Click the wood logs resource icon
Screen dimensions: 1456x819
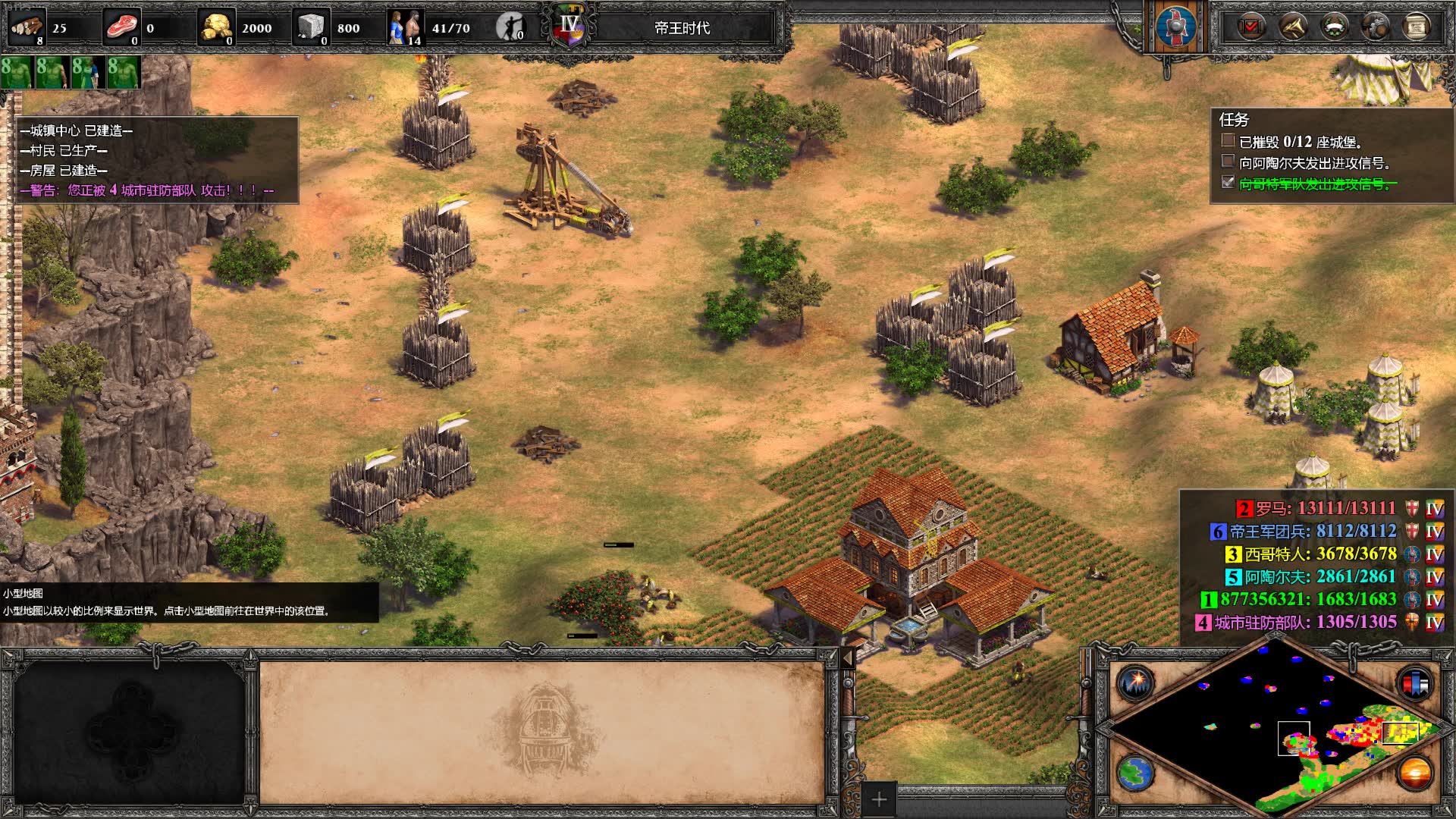(x=27, y=27)
